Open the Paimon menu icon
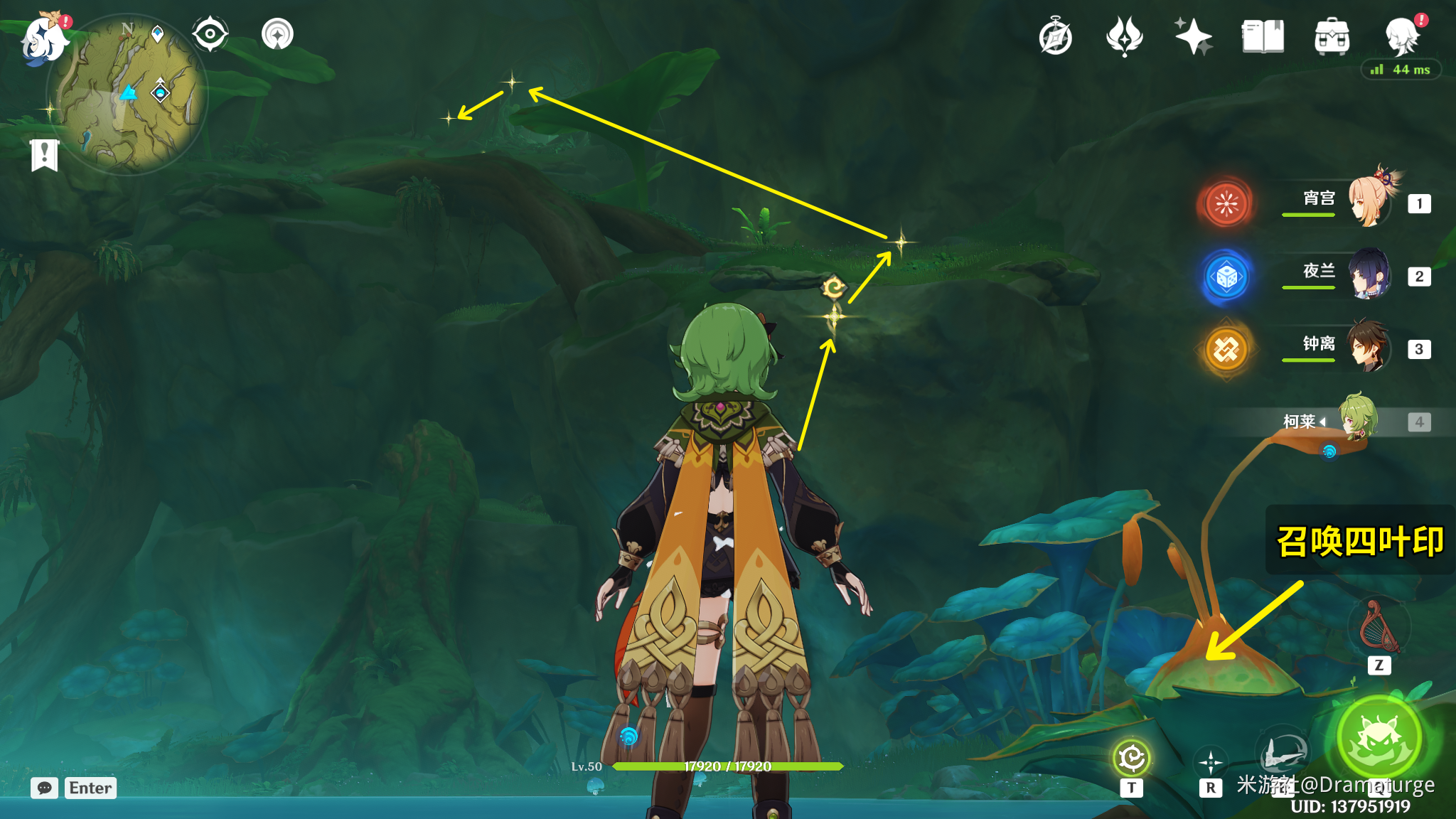Viewport: 1456px width, 819px height. 44,38
